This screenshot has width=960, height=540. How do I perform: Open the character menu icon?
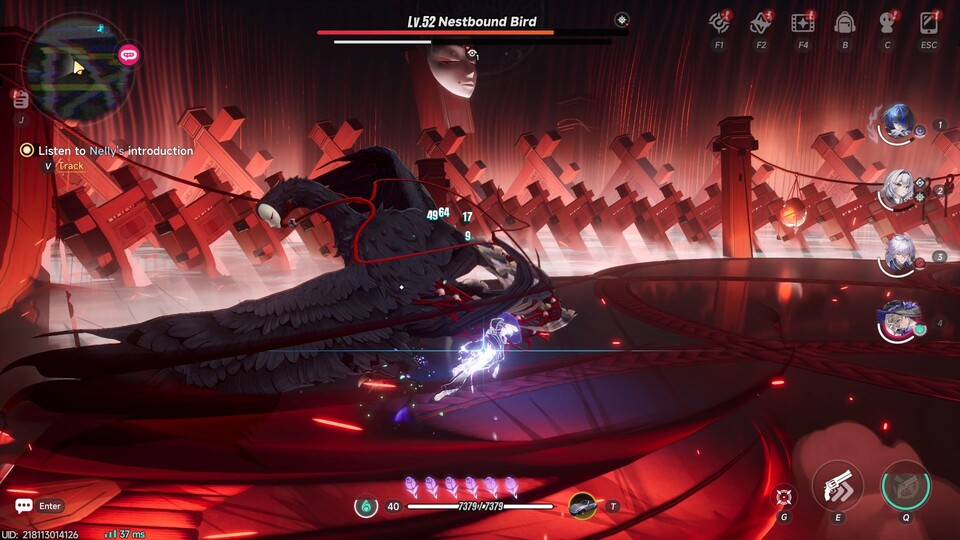[x=887, y=23]
